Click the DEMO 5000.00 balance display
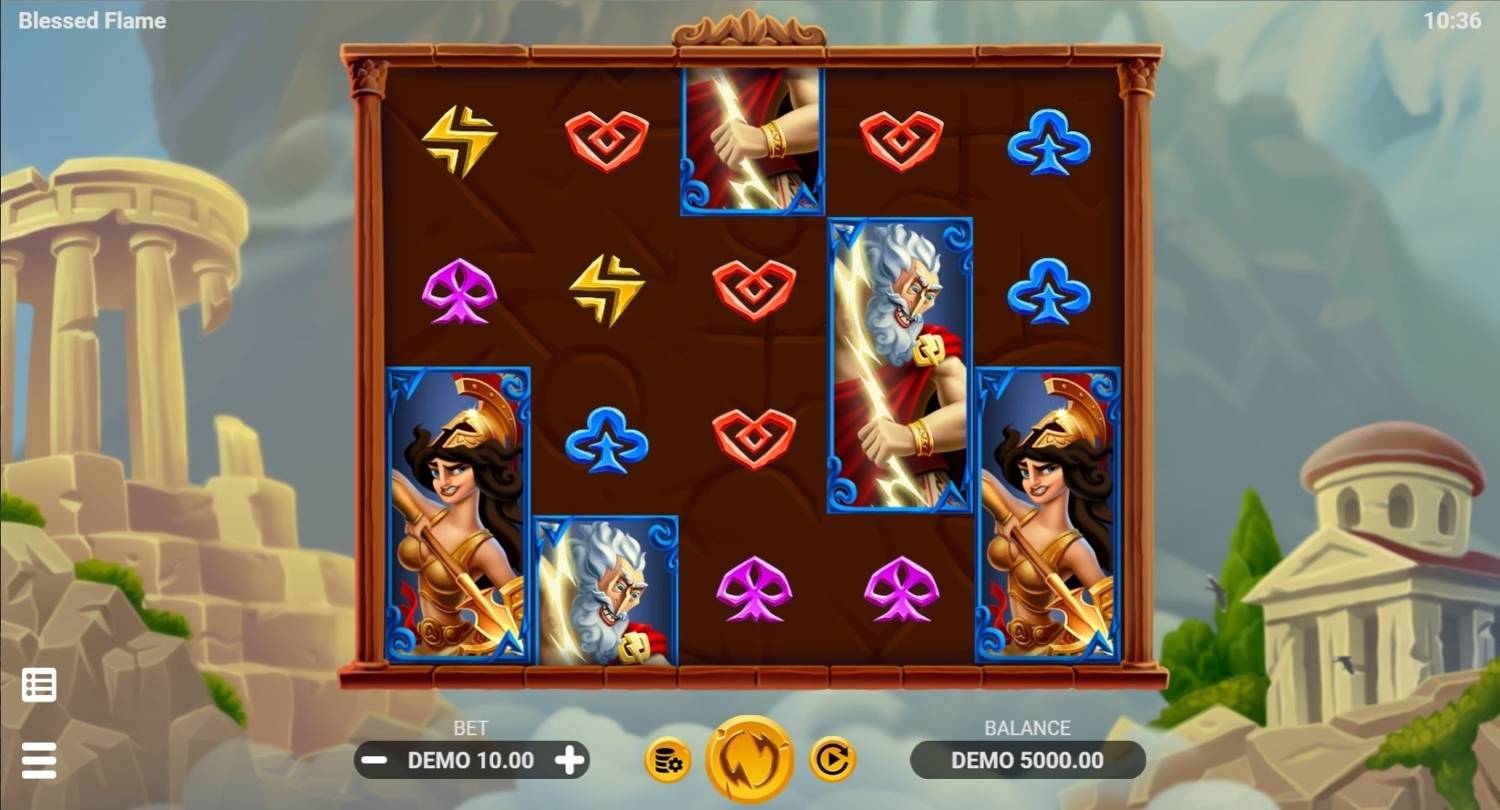The width and height of the screenshot is (1500, 810). point(1028,760)
